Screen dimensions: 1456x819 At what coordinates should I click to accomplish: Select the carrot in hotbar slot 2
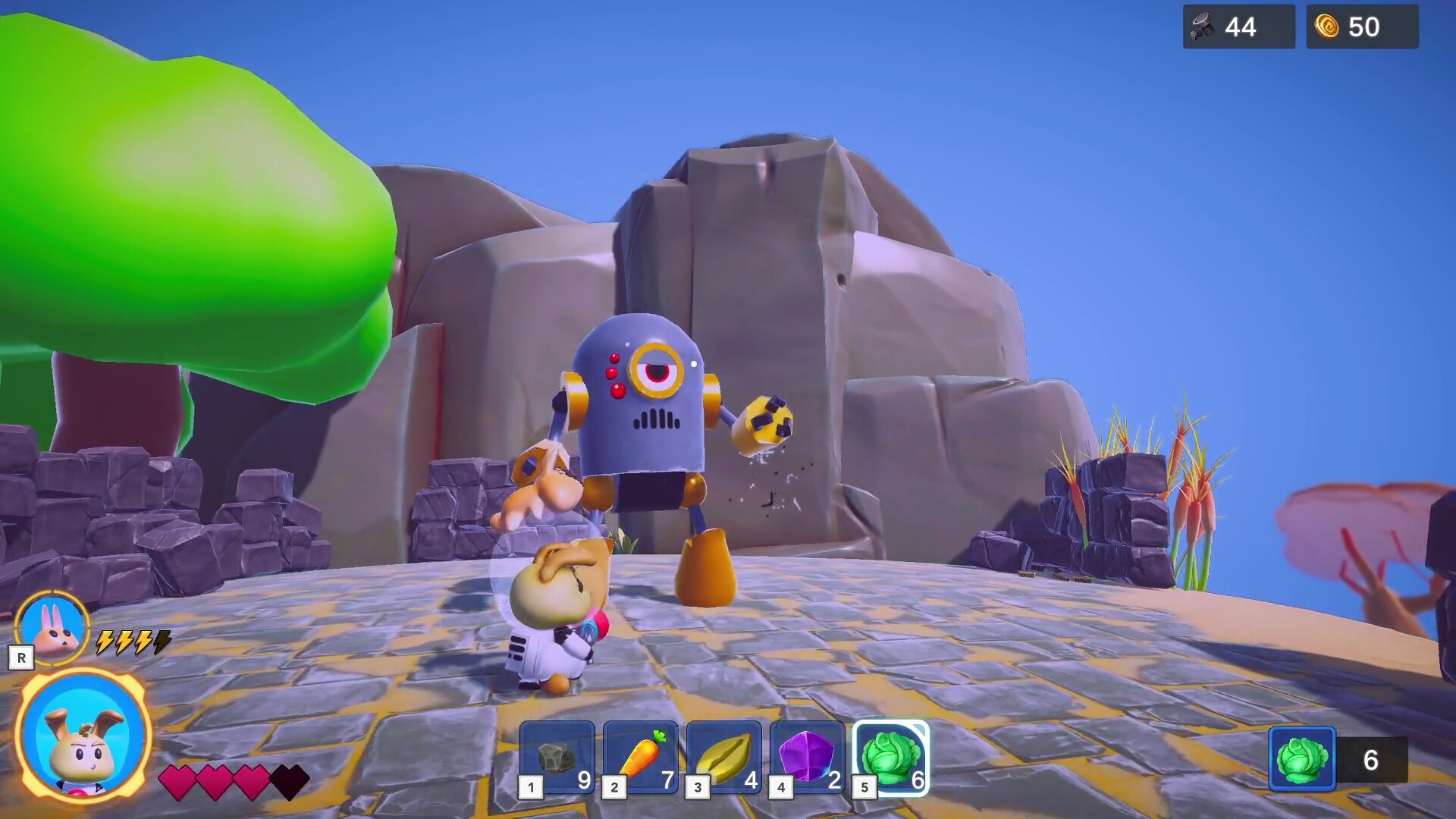641,757
